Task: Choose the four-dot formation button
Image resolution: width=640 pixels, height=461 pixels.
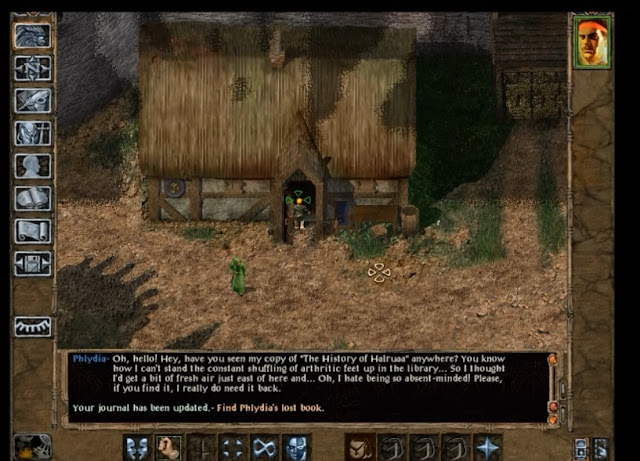Action: click(233, 447)
